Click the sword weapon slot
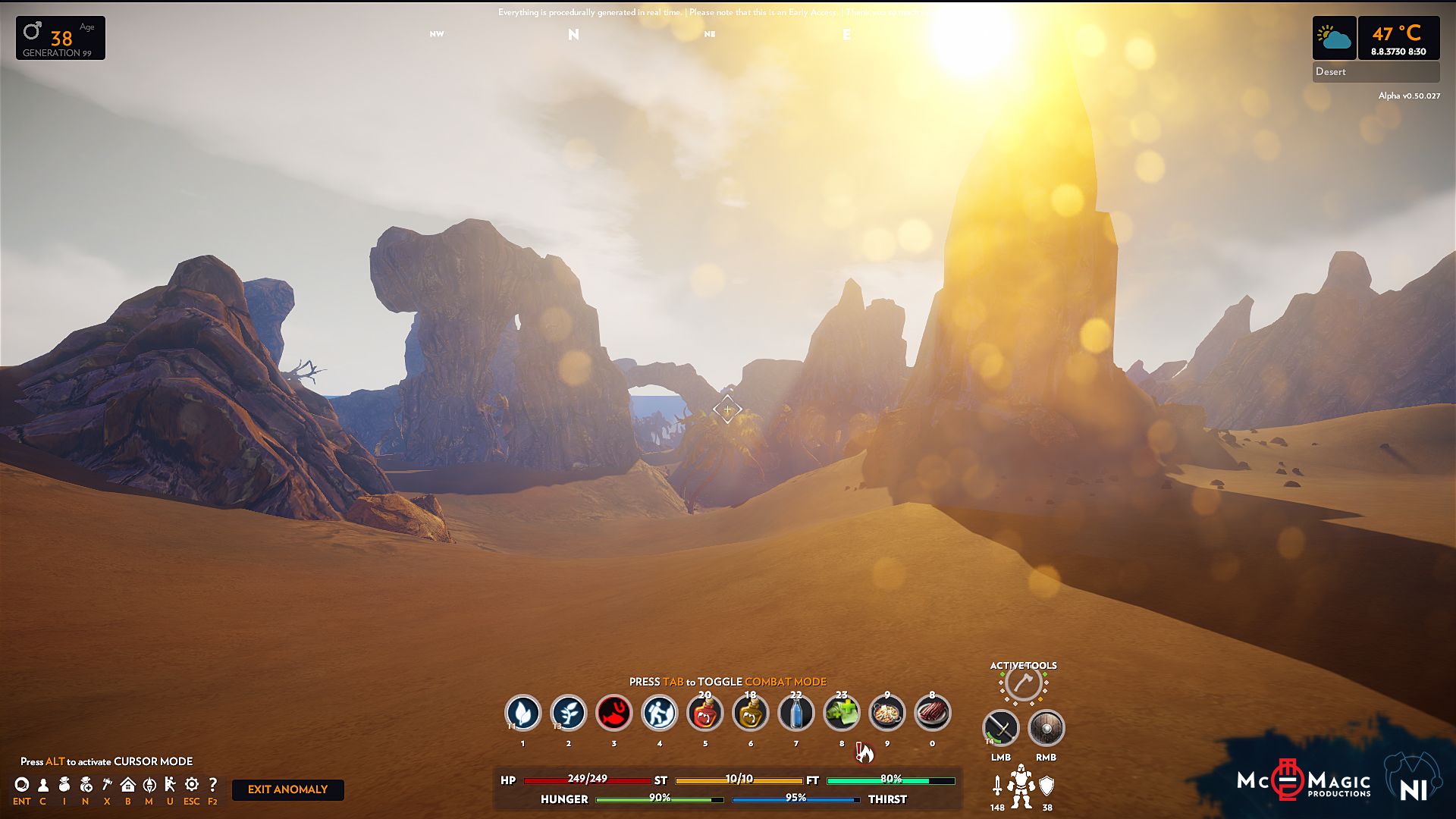The width and height of the screenshot is (1456, 819). (x=1001, y=729)
